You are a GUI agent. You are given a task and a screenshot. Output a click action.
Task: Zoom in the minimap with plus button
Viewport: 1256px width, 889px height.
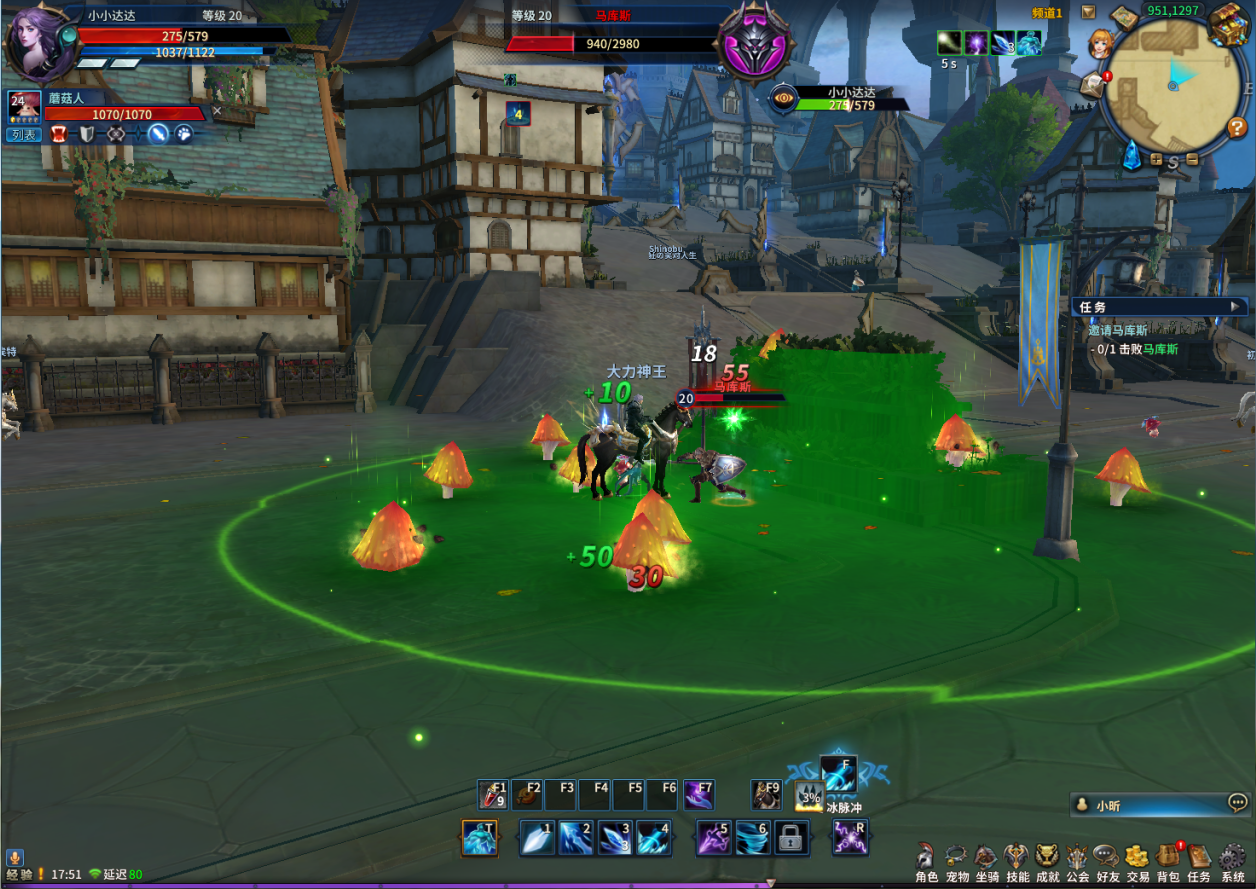click(x=1156, y=160)
